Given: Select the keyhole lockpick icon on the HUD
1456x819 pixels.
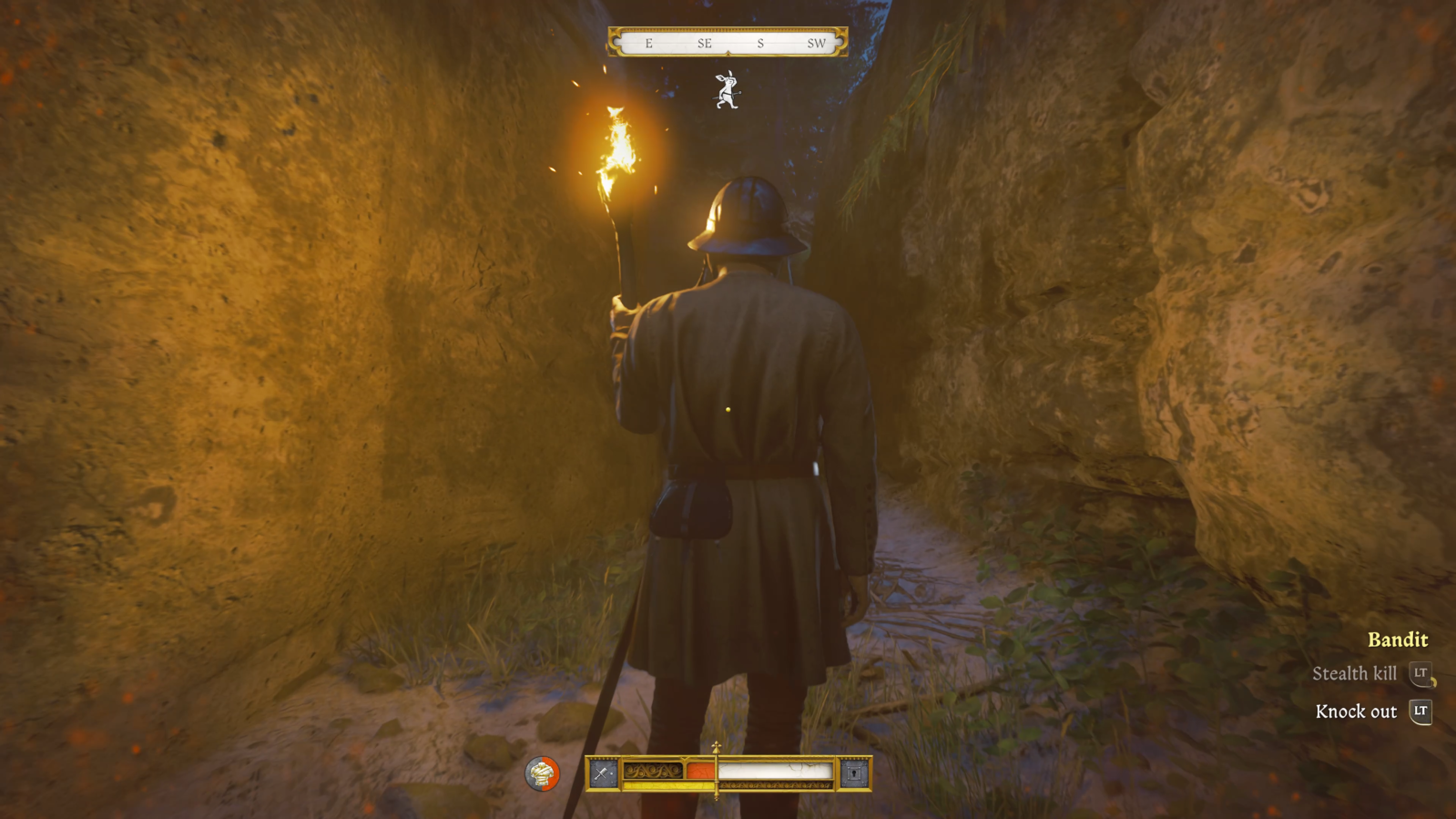Looking at the screenshot, I should tap(854, 773).
